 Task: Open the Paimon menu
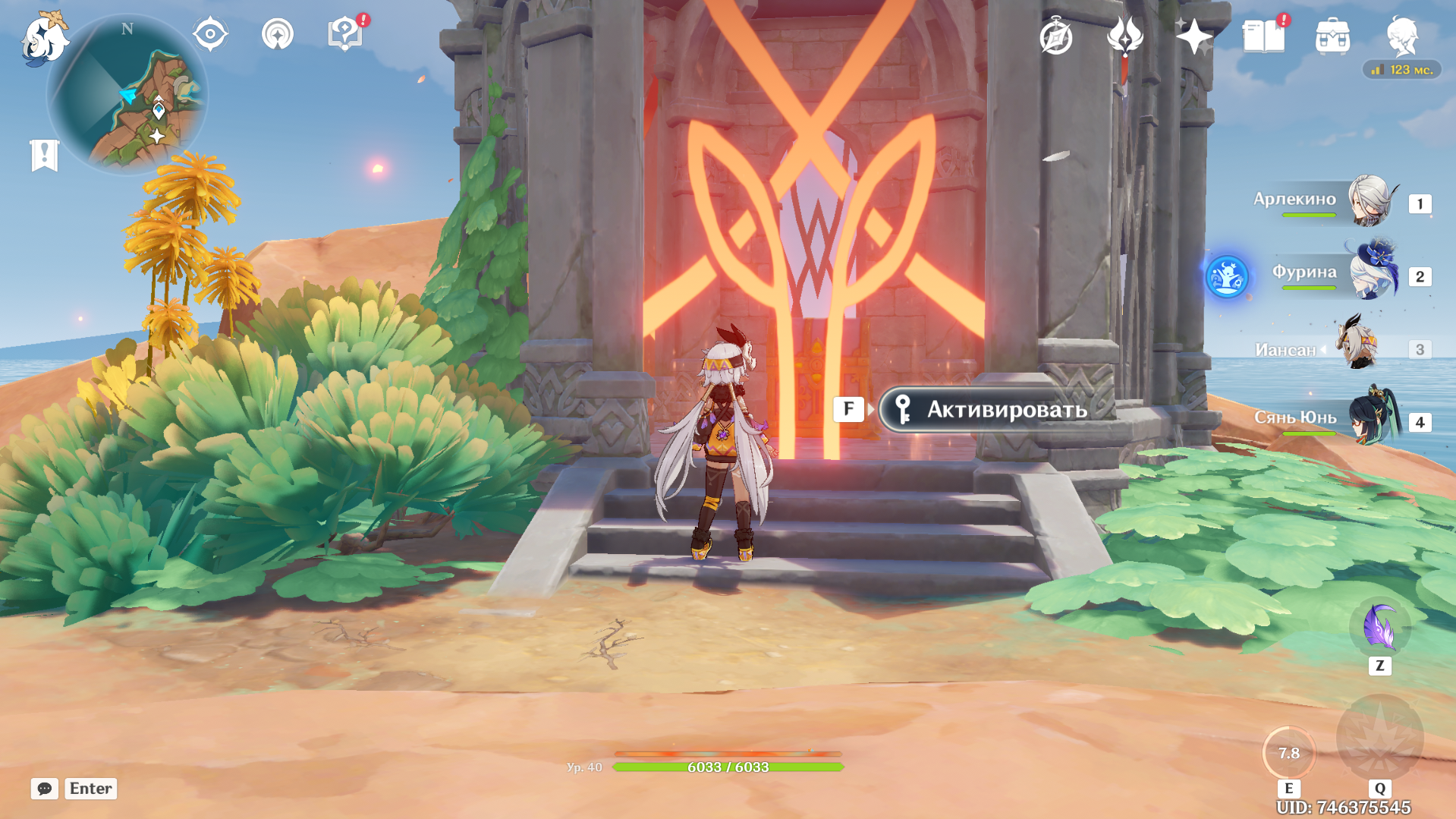[44, 38]
